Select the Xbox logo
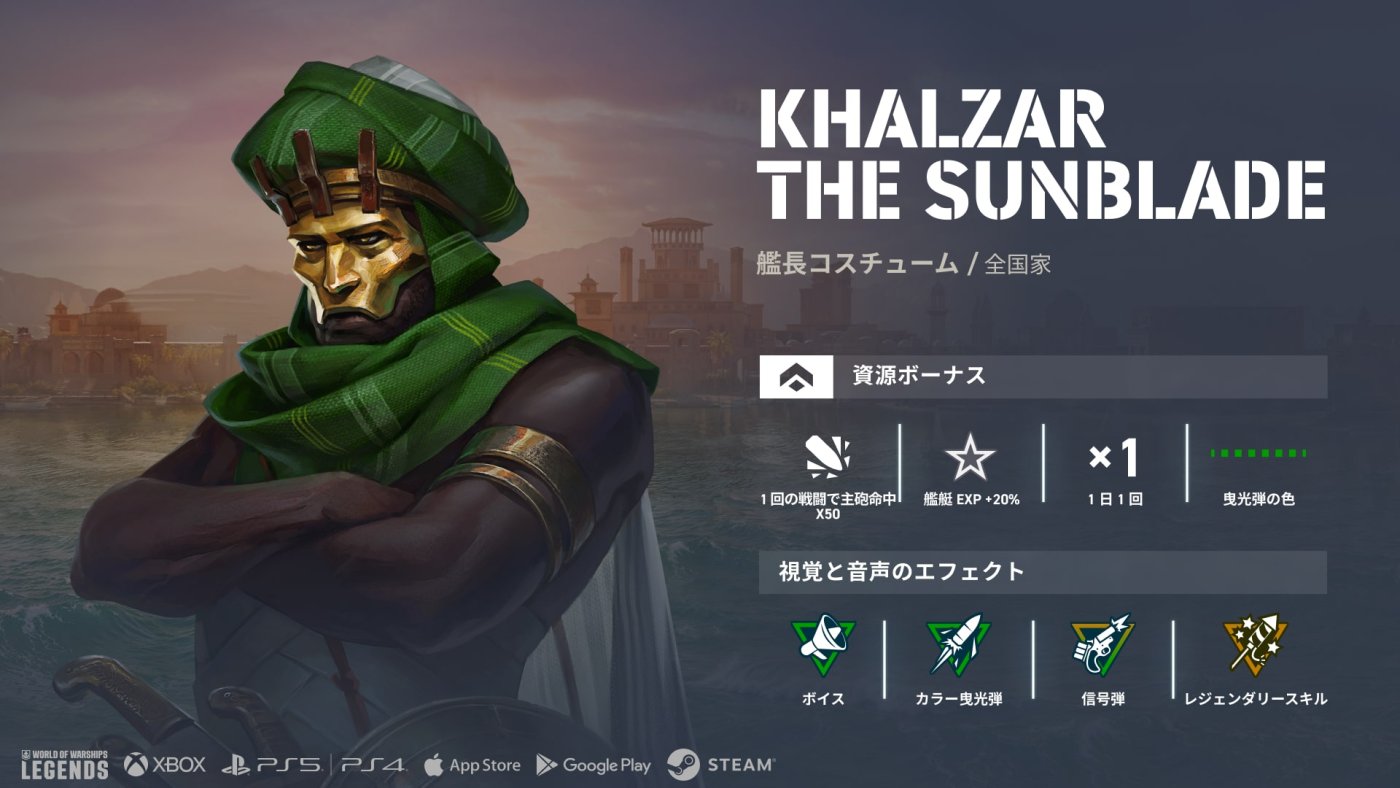Viewport: 1400px width, 788px height. 165,765
